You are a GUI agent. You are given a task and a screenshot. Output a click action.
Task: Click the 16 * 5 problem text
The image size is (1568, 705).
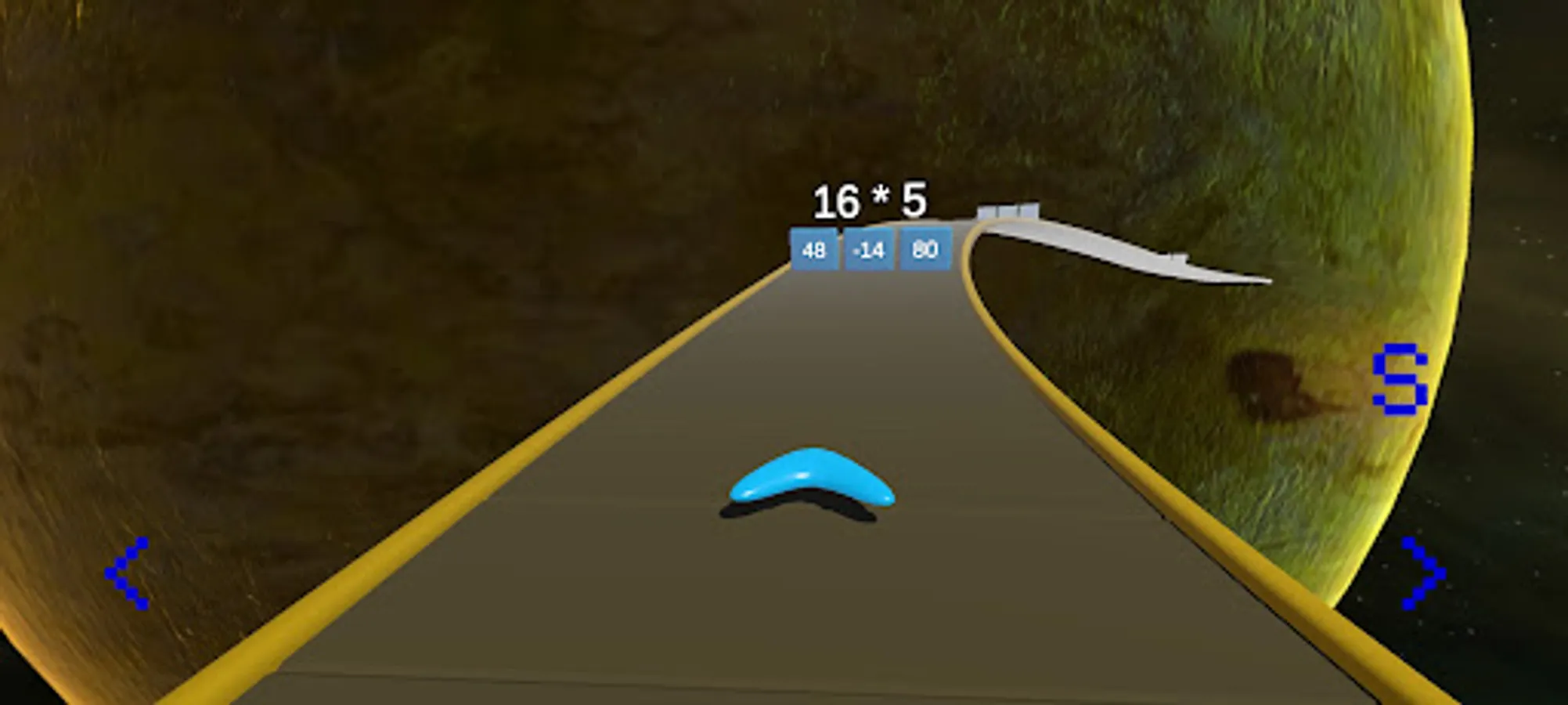pyautogui.click(x=869, y=201)
